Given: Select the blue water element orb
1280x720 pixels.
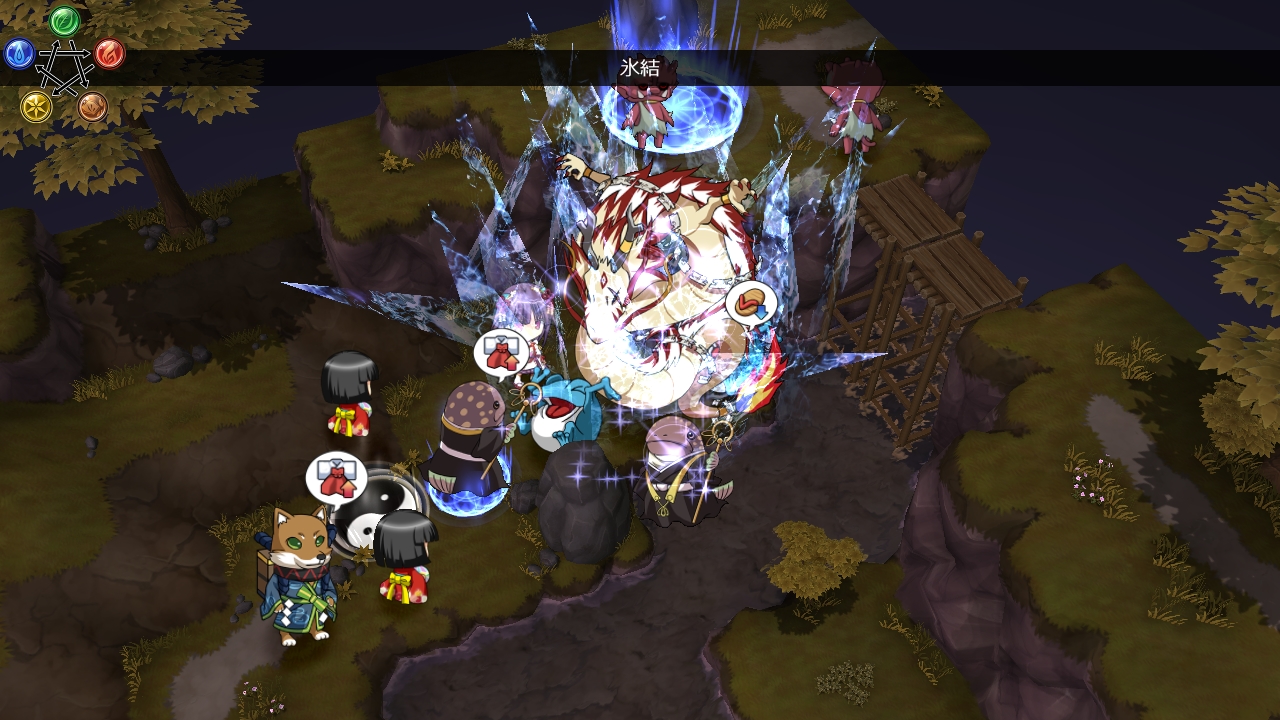Looking at the screenshot, I should [x=19, y=53].
